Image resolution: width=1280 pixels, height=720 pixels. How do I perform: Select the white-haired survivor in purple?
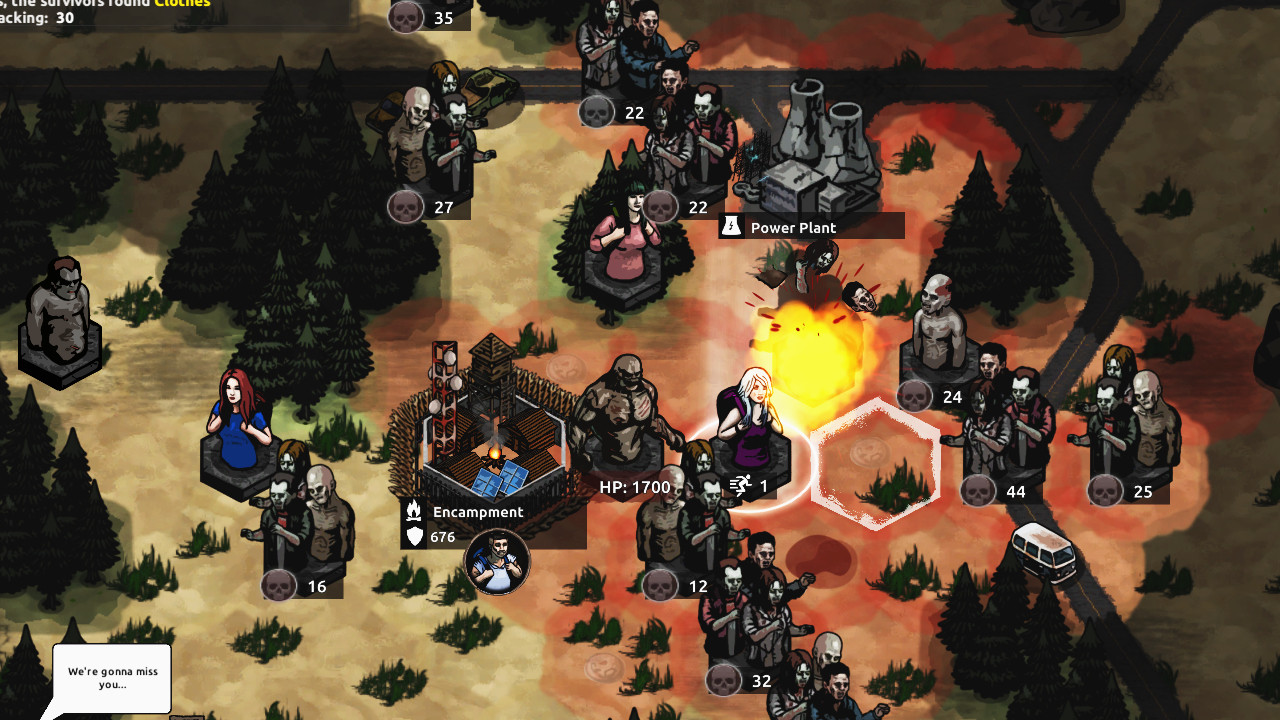[x=754, y=420]
